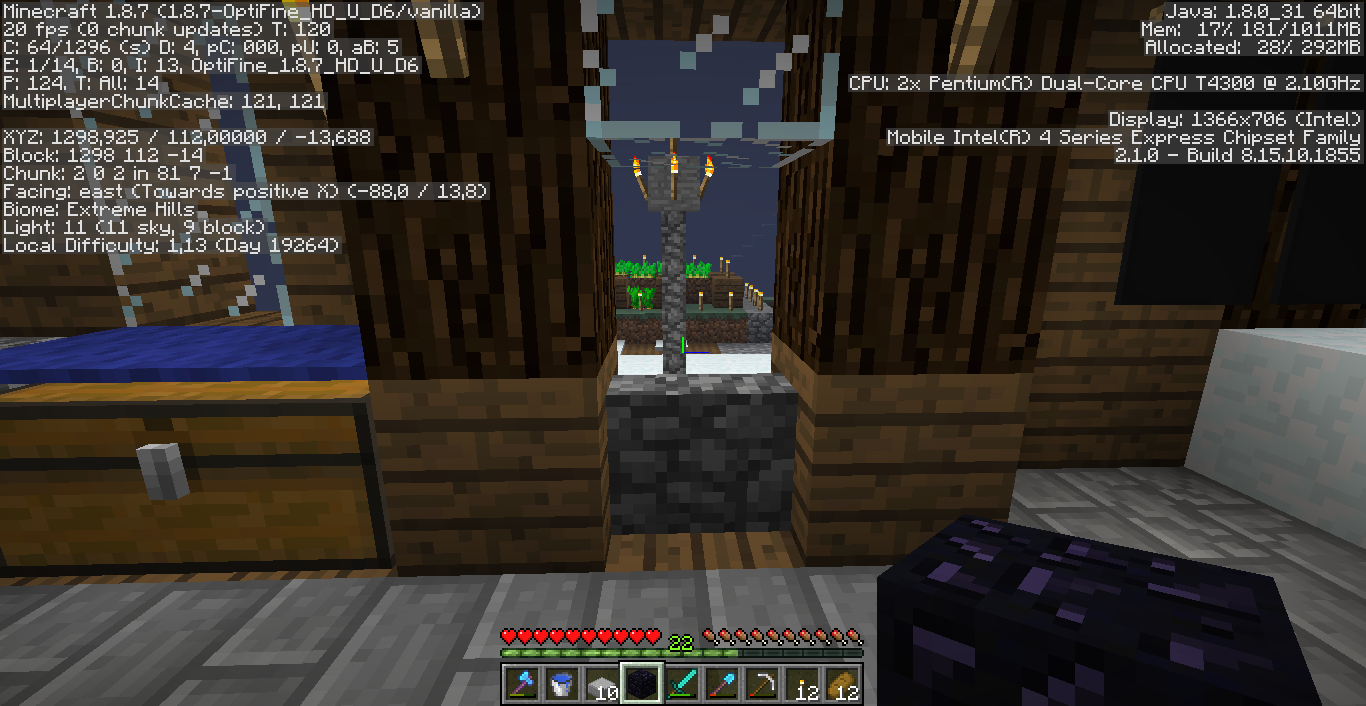Equip the diamond sword from hotbar

click(682, 684)
